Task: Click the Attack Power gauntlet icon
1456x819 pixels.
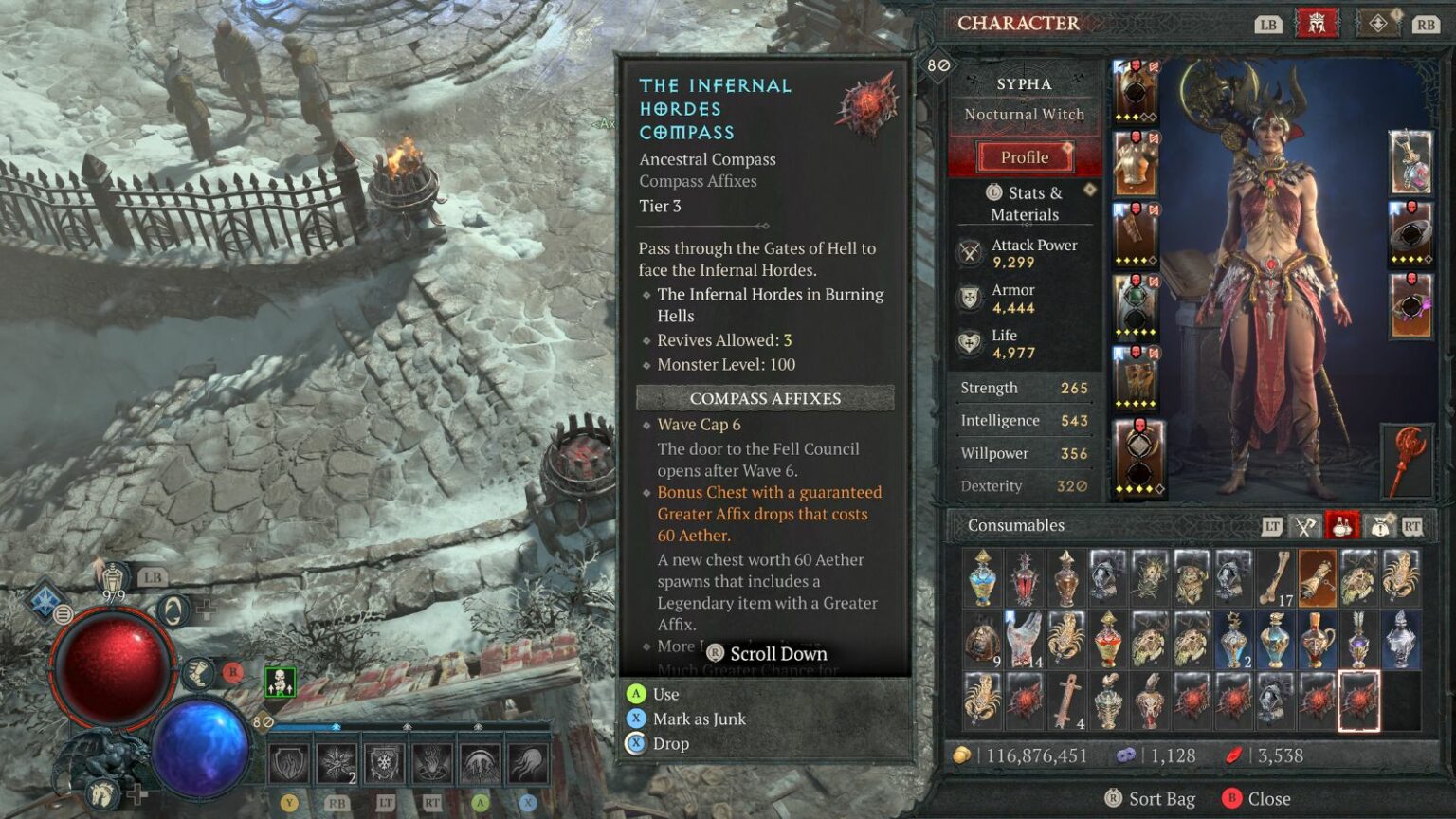Action: 969,251
